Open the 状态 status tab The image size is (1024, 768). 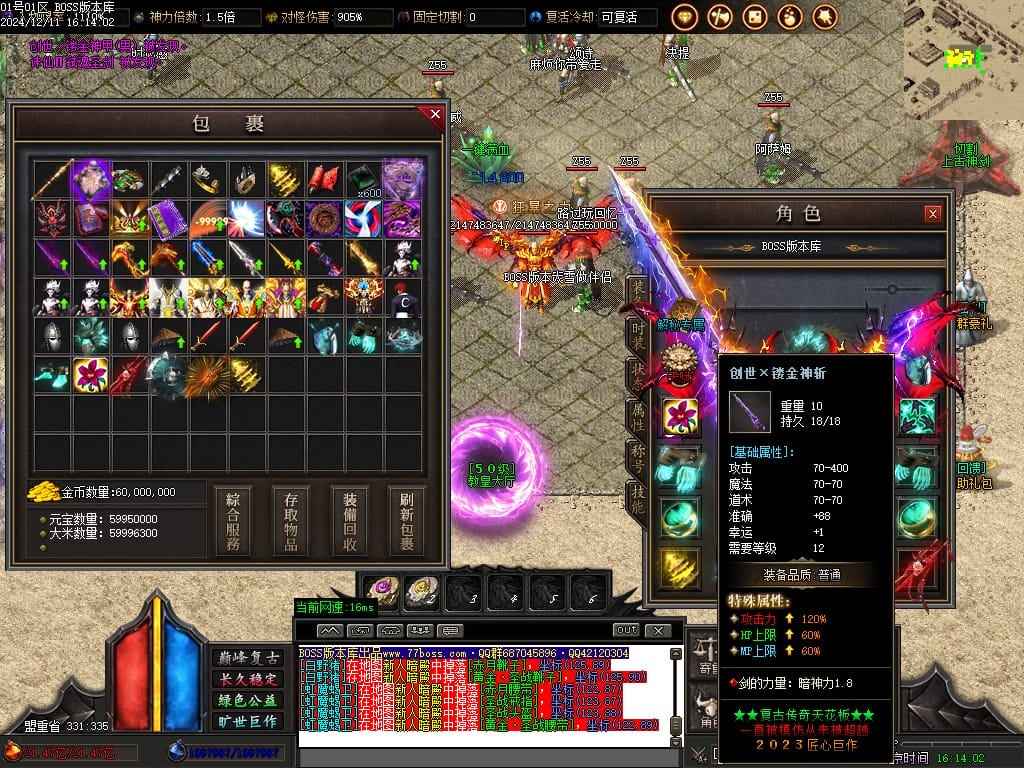click(x=637, y=376)
